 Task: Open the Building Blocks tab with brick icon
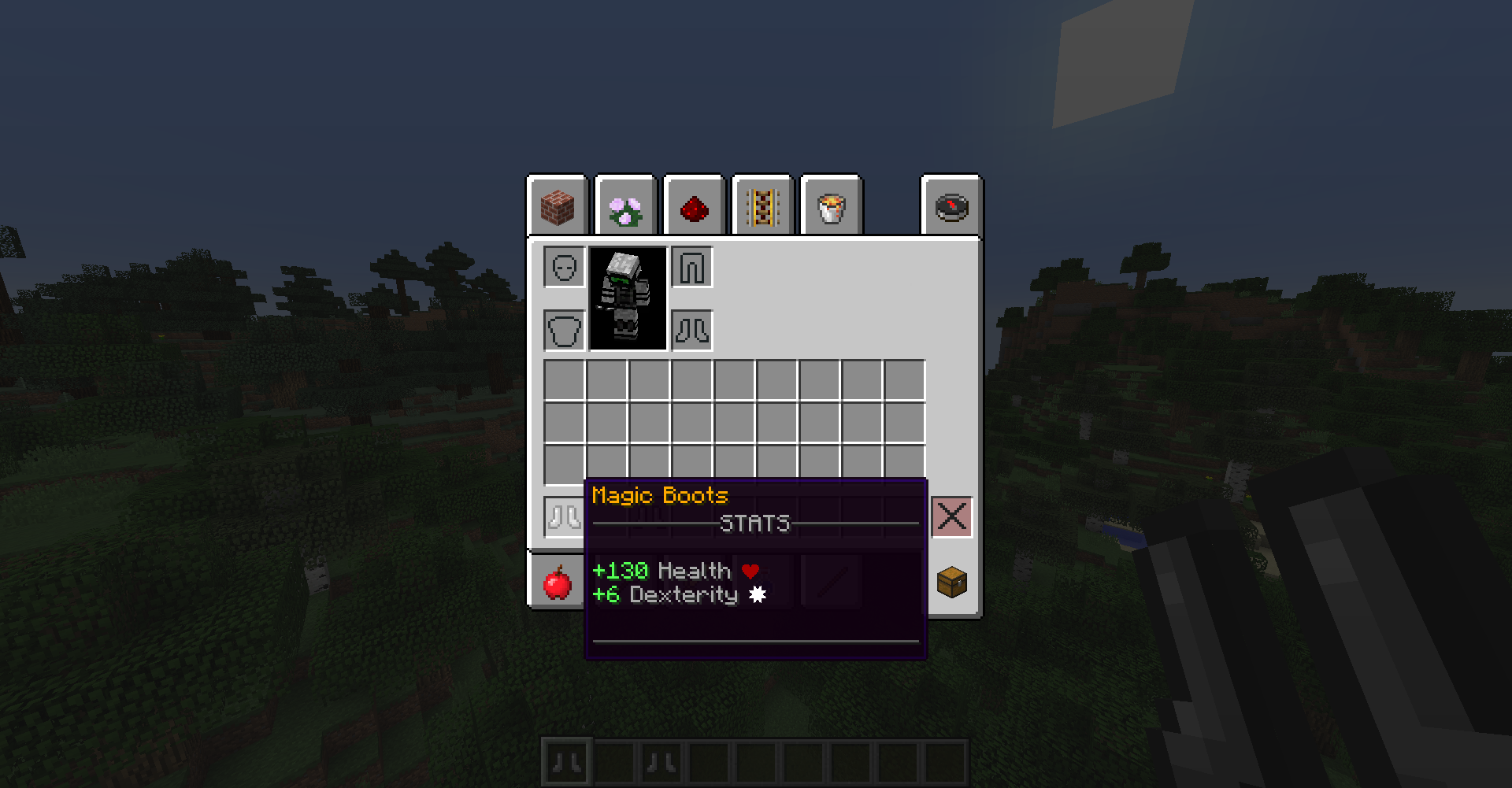click(x=556, y=206)
